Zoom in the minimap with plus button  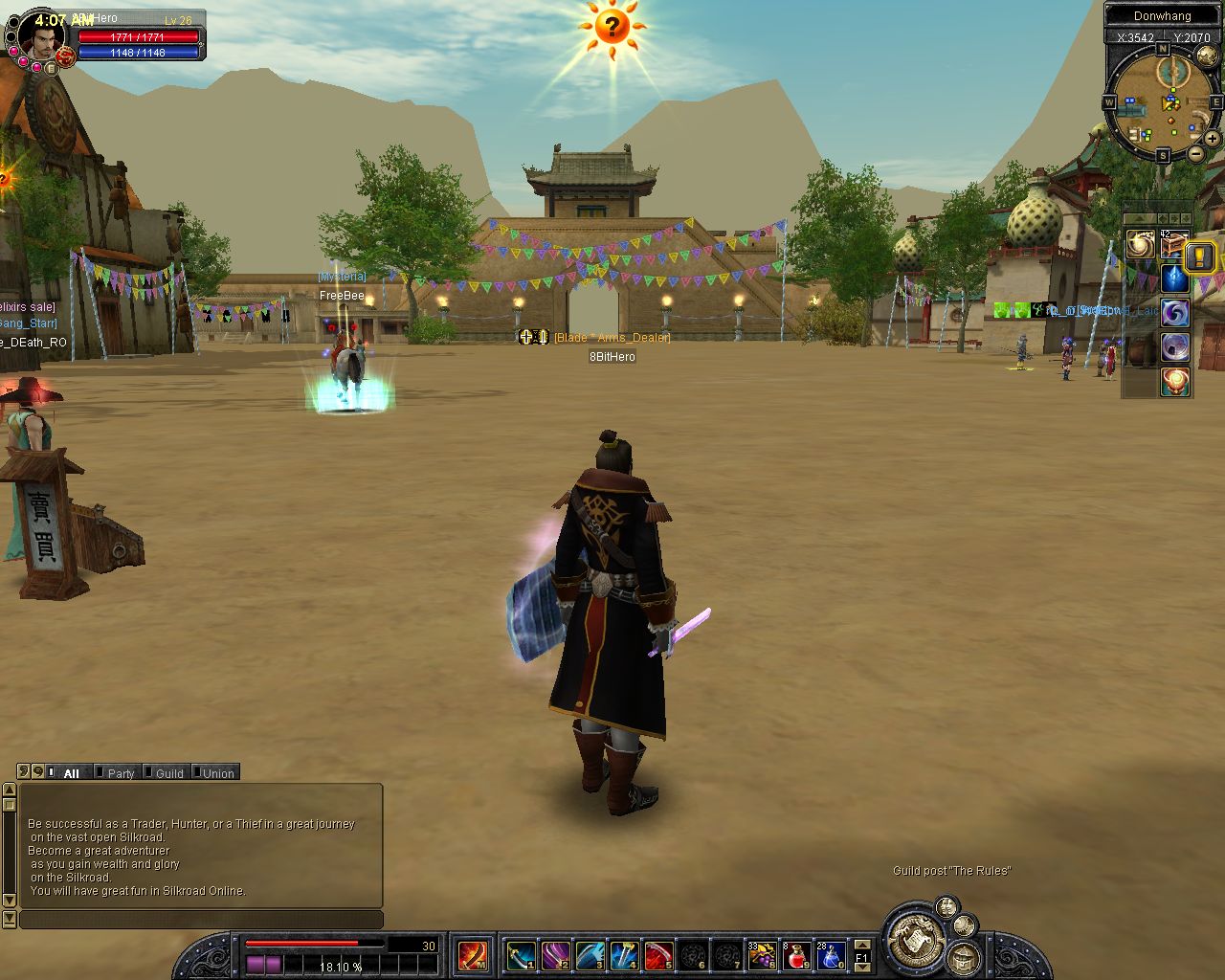click(x=1212, y=139)
